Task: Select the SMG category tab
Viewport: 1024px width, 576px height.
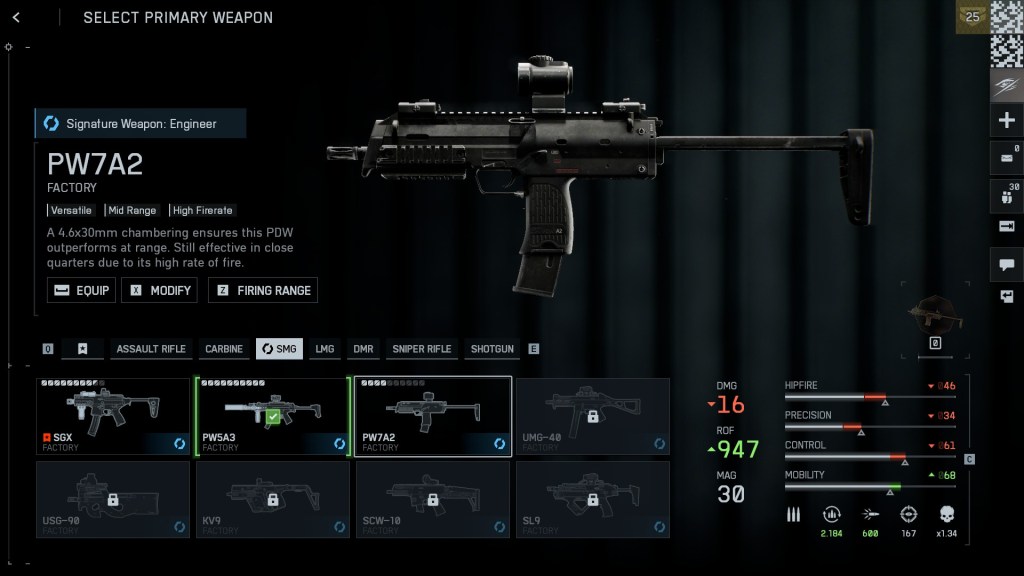Action: point(279,349)
